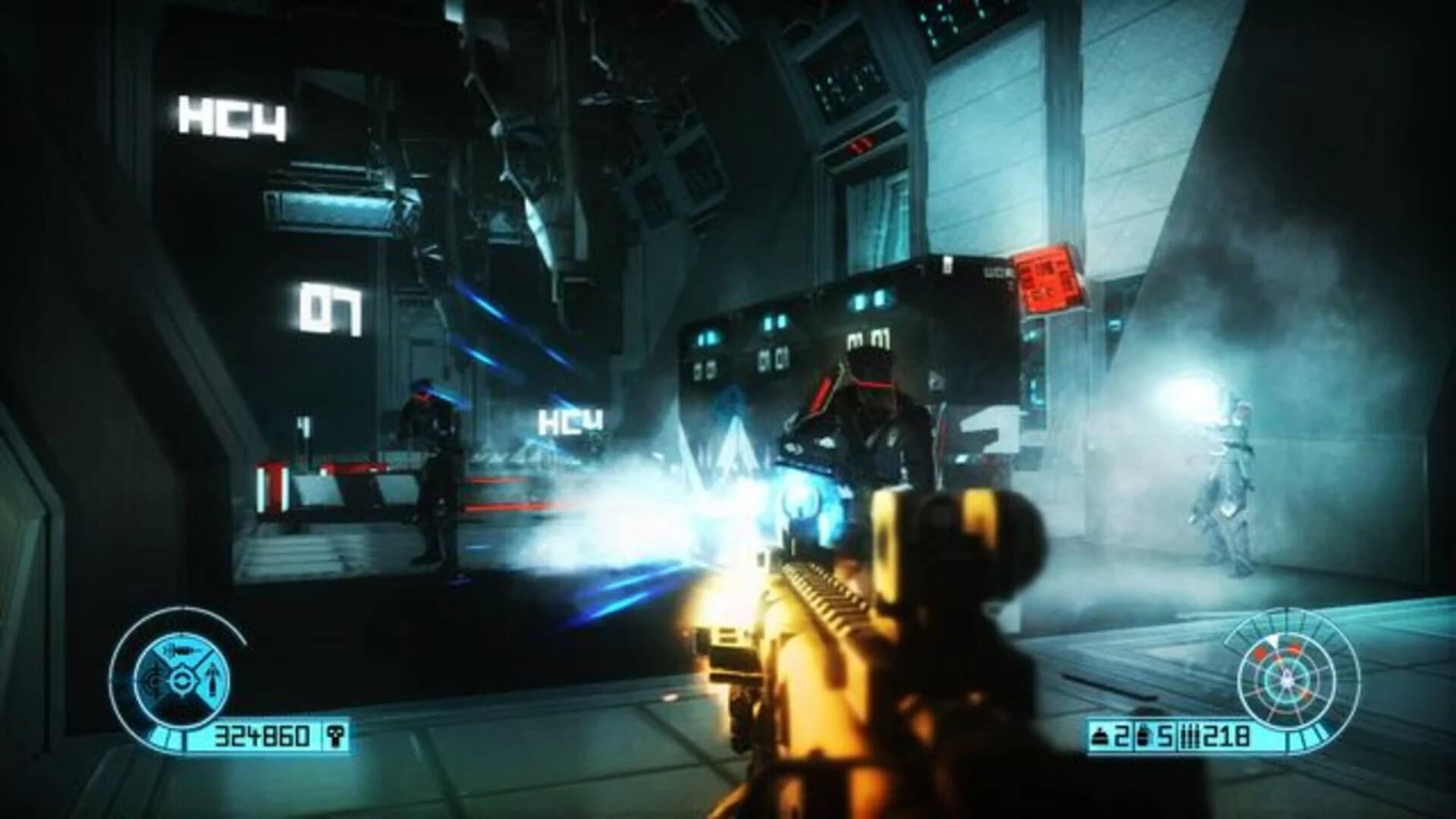Image resolution: width=1456 pixels, height=819 pixels.
Task: Click the HC4 sign on the far wall
Action: (x=233, y=115)
